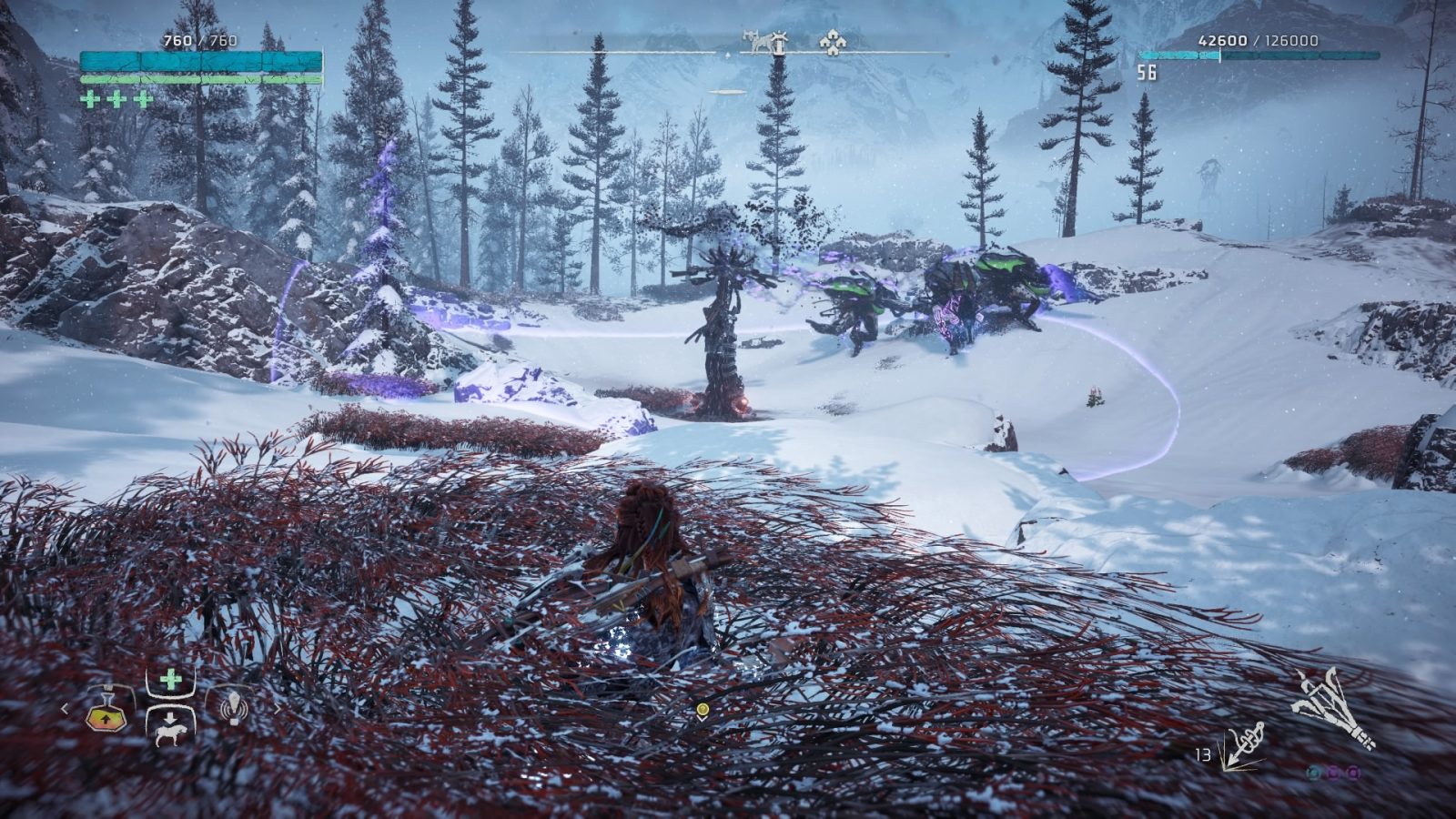Cycle items left with the left chevron
This screenshot has width=1456, height=819.
65,708
